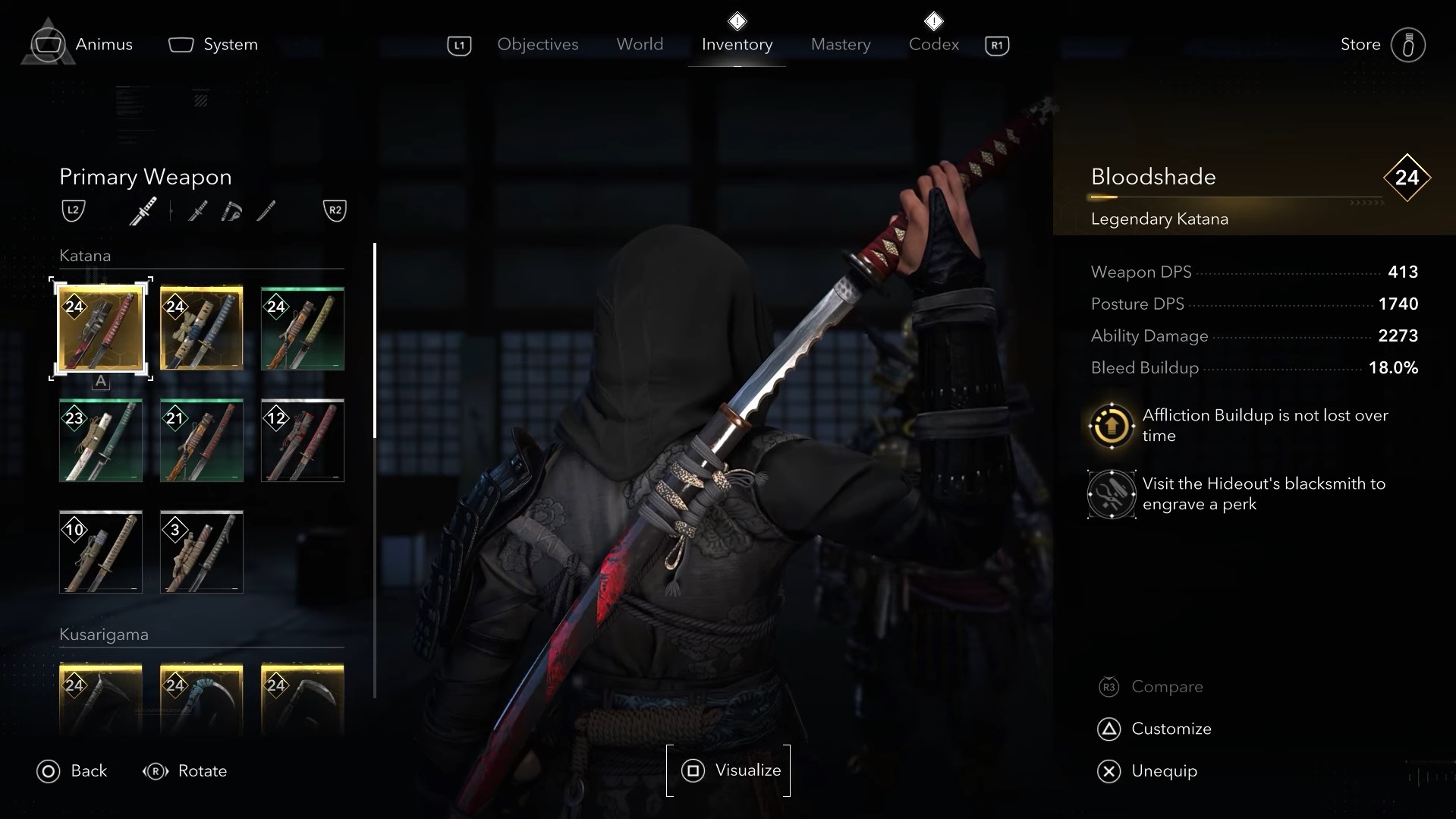
Task: Select the katana weapon category icon
Action: [143, 211]
